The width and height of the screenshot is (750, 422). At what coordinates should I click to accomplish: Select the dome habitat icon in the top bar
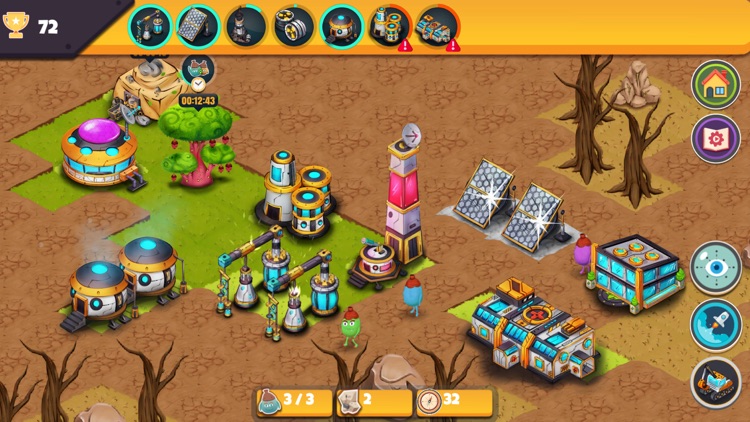(342, 25)
